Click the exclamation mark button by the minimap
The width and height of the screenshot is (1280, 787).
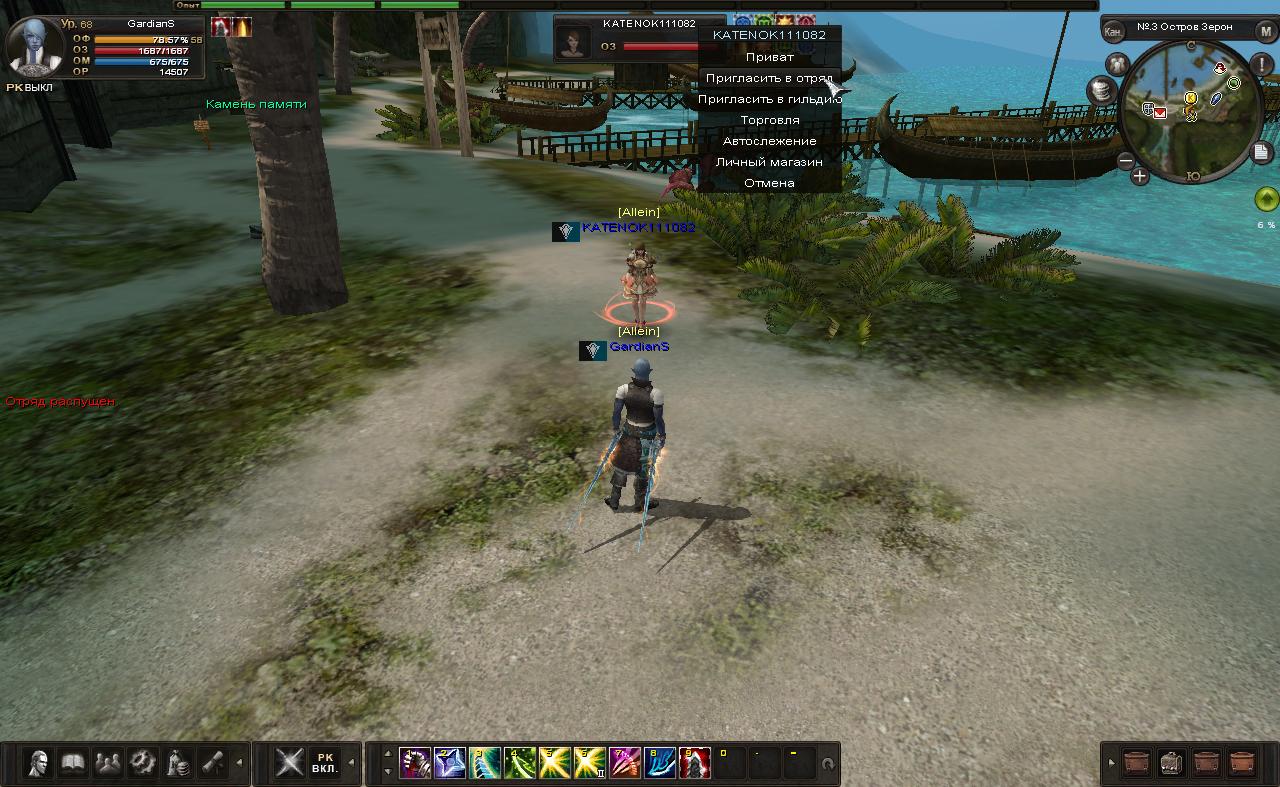[1262, 66]
